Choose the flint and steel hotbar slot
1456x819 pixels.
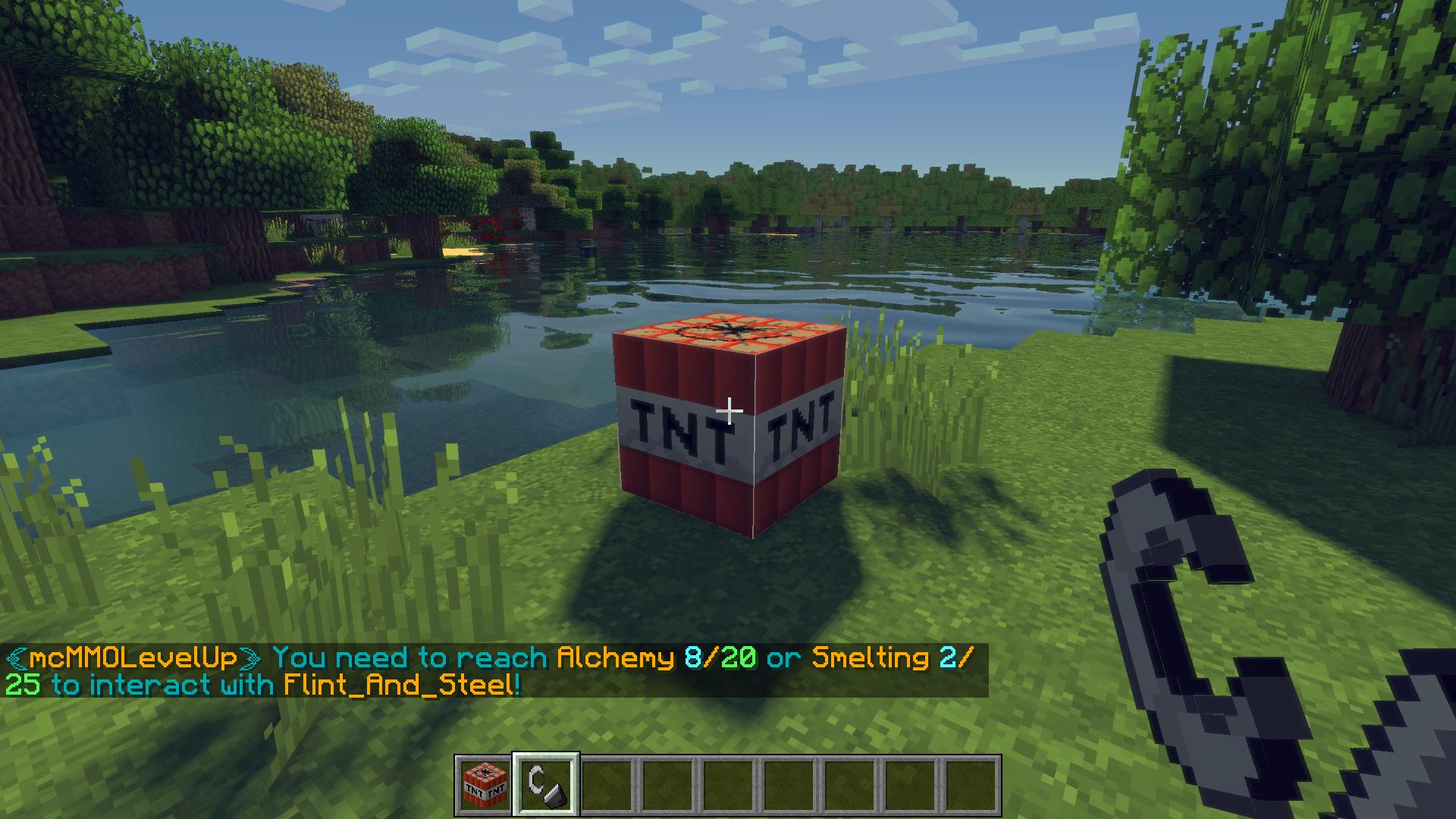pyautogui.click(x=546, y=786)
